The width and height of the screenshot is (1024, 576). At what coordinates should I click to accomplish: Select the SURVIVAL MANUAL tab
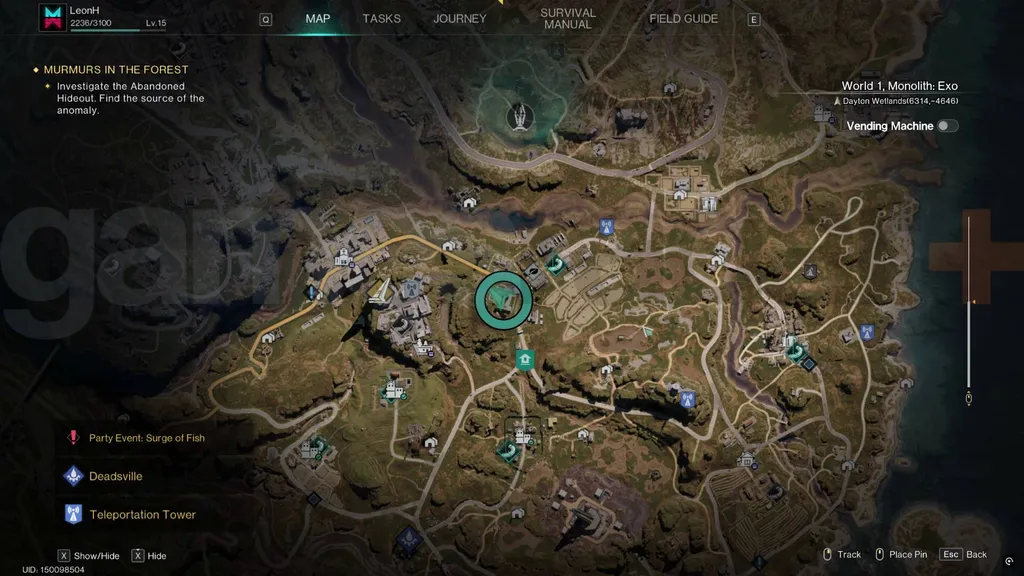[568, 19]
